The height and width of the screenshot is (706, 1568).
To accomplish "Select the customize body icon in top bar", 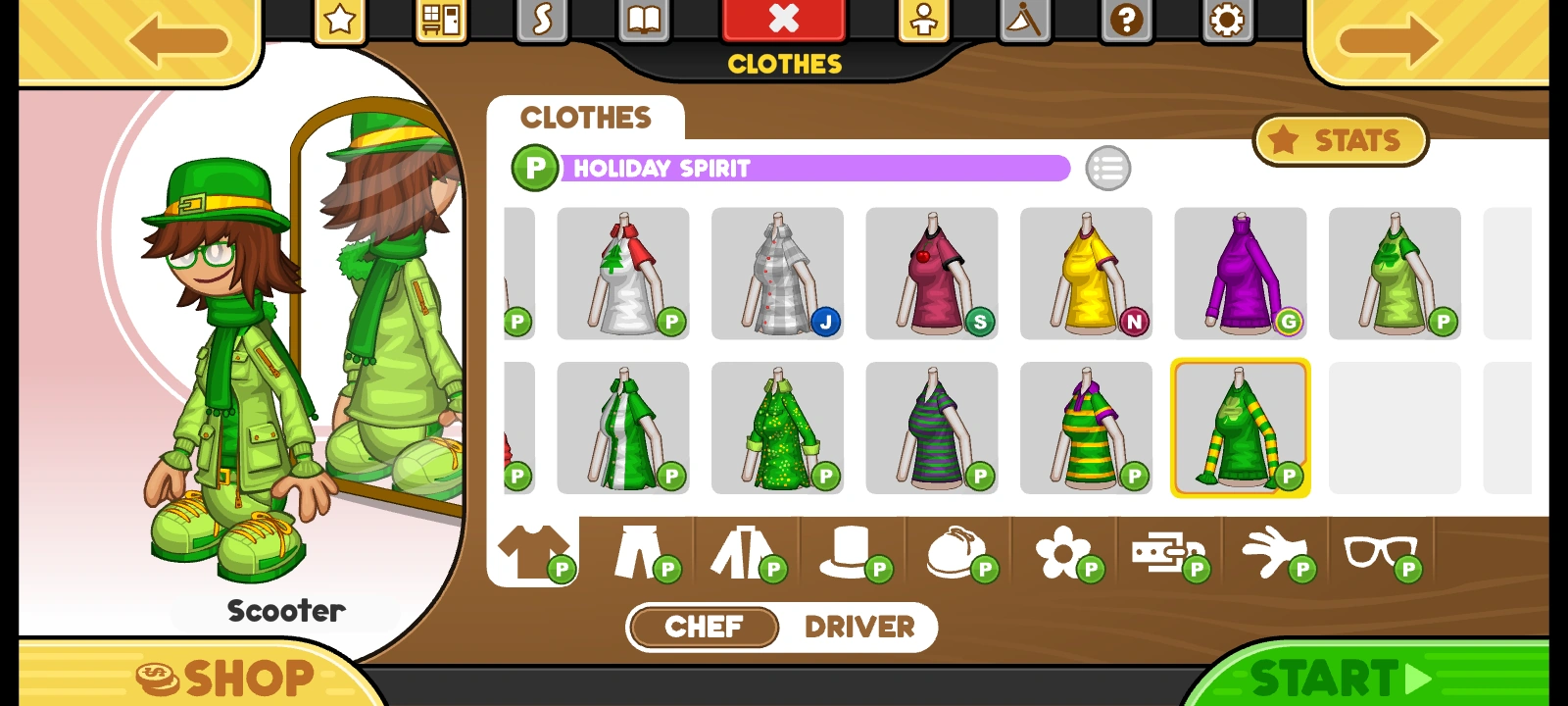I will click(925, 18).
